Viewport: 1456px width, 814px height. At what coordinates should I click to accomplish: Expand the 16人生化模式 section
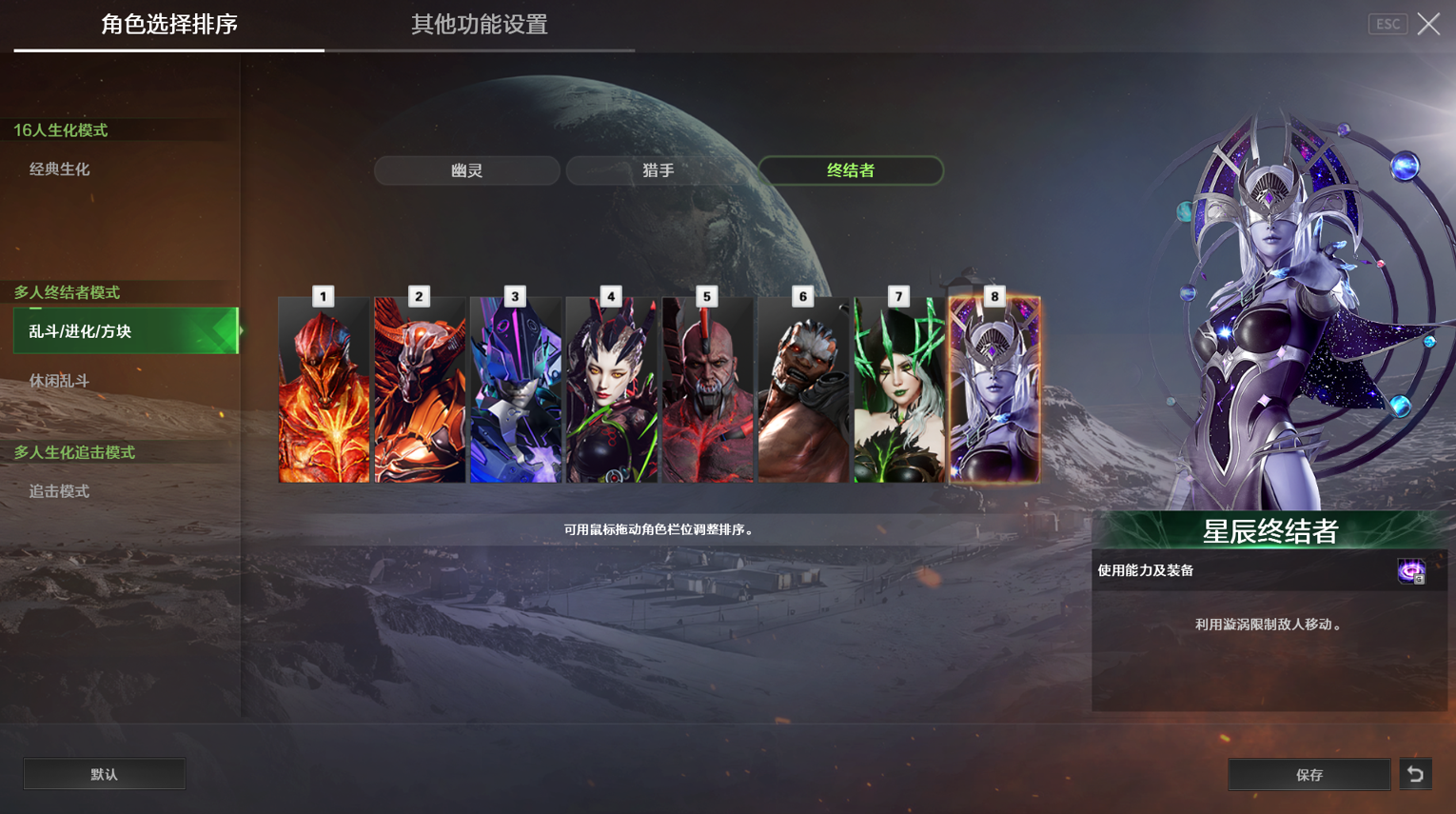pos(57,130)
